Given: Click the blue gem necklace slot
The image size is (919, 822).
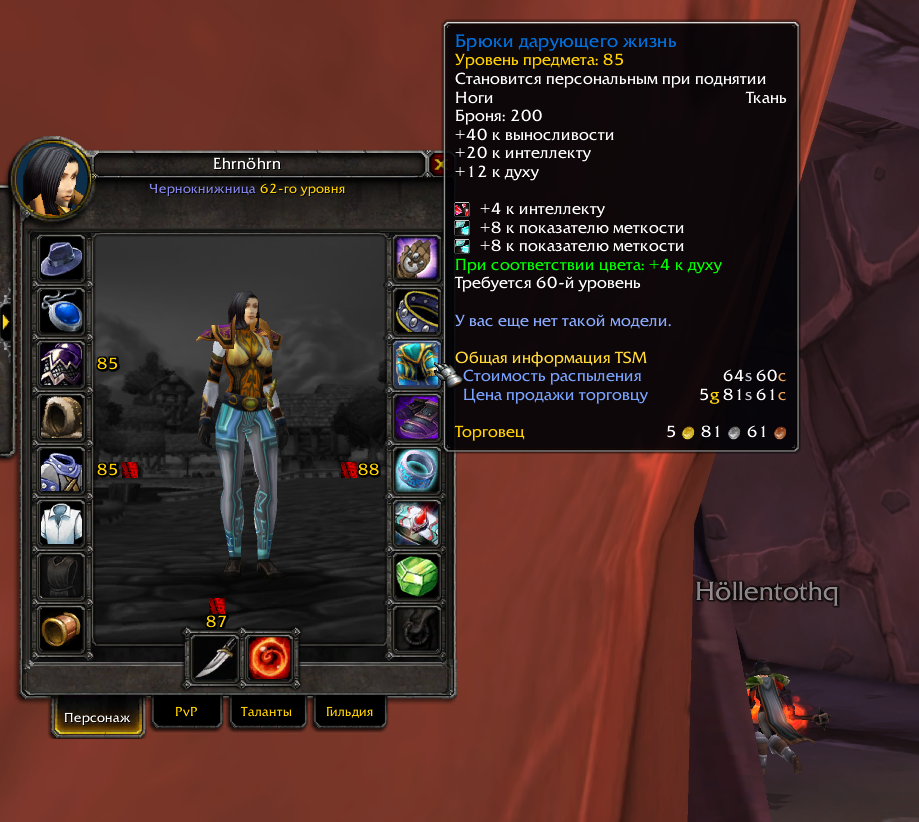Looking at the screenshot, I should pyautogui.click(x=62, y=311).
